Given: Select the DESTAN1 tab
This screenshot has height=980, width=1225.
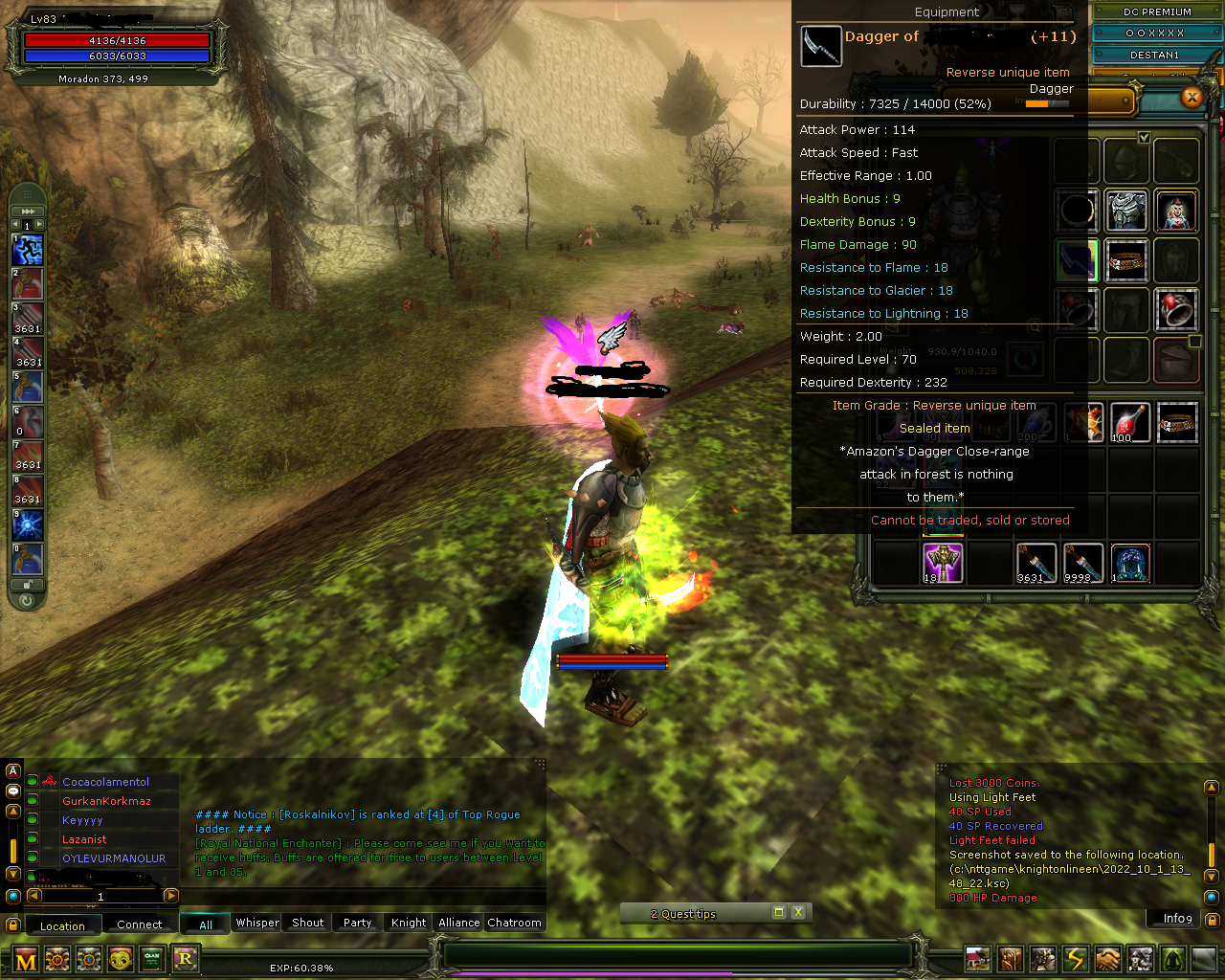Looking at the screenshot, I should tap(1152, 55).
